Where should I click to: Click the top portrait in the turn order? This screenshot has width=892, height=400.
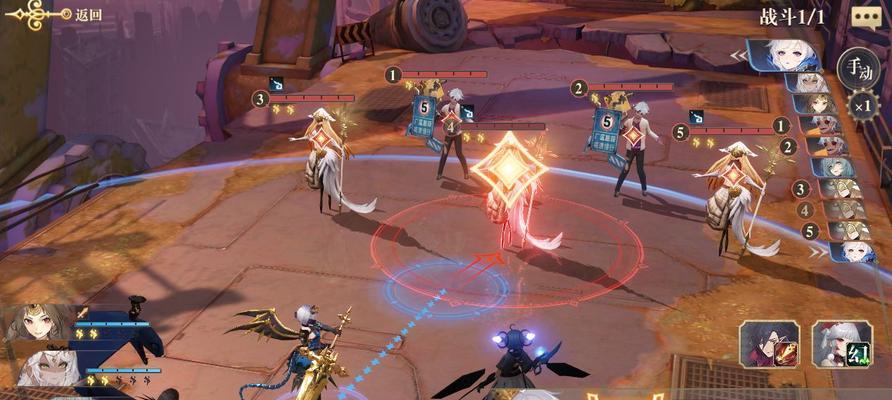pos(792,55)
